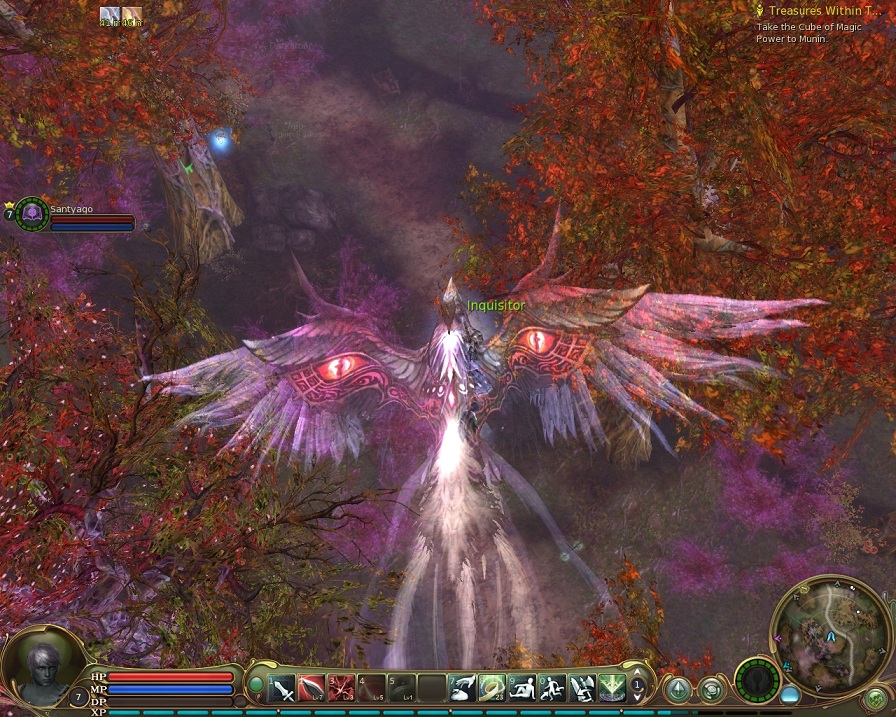
Task: Activate the sword attack skill in slot 1
Action: click(x=283, y=688)
